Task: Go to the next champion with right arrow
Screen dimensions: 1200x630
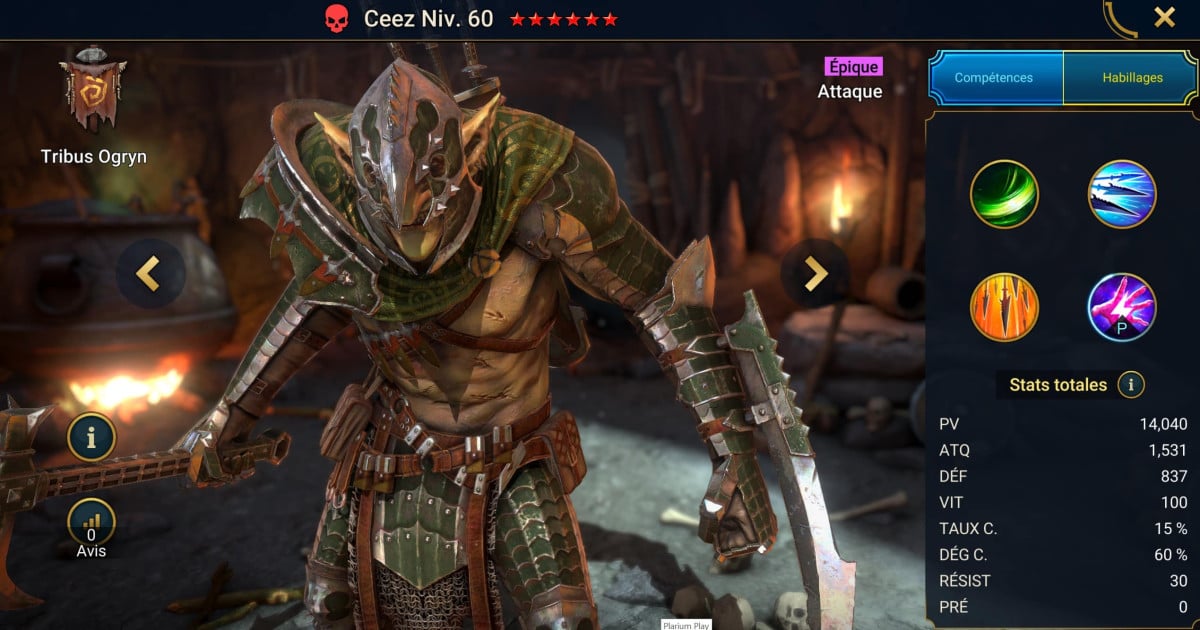Action: 816,273
